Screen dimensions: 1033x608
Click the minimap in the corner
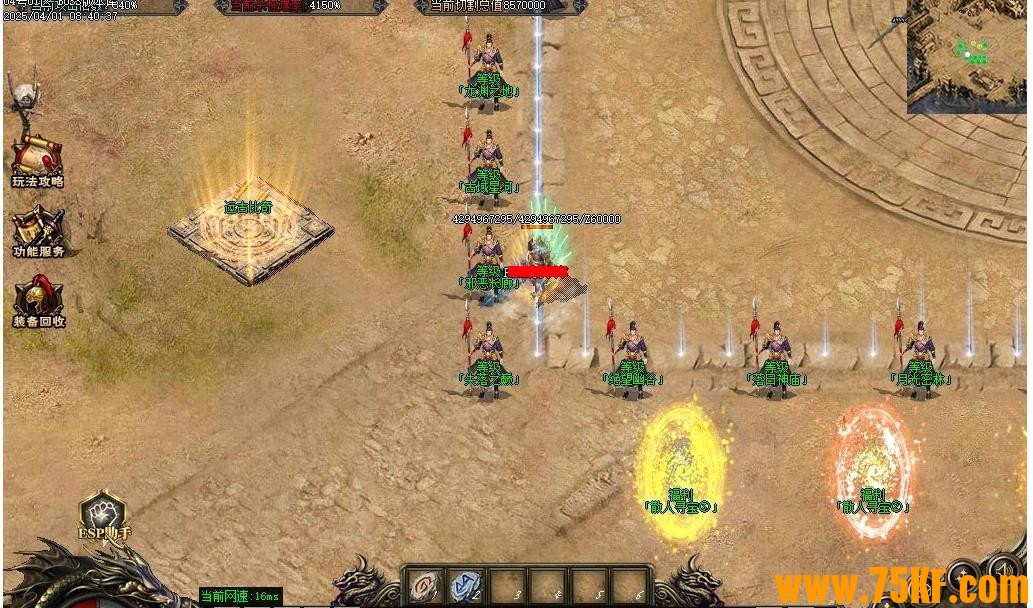(x=968, y=56)
